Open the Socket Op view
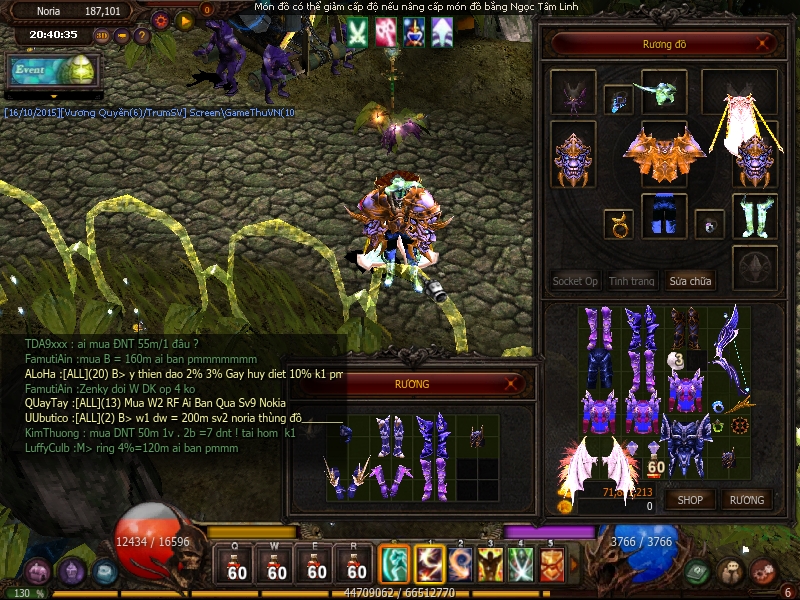800x600 pixels. point(575,281)
